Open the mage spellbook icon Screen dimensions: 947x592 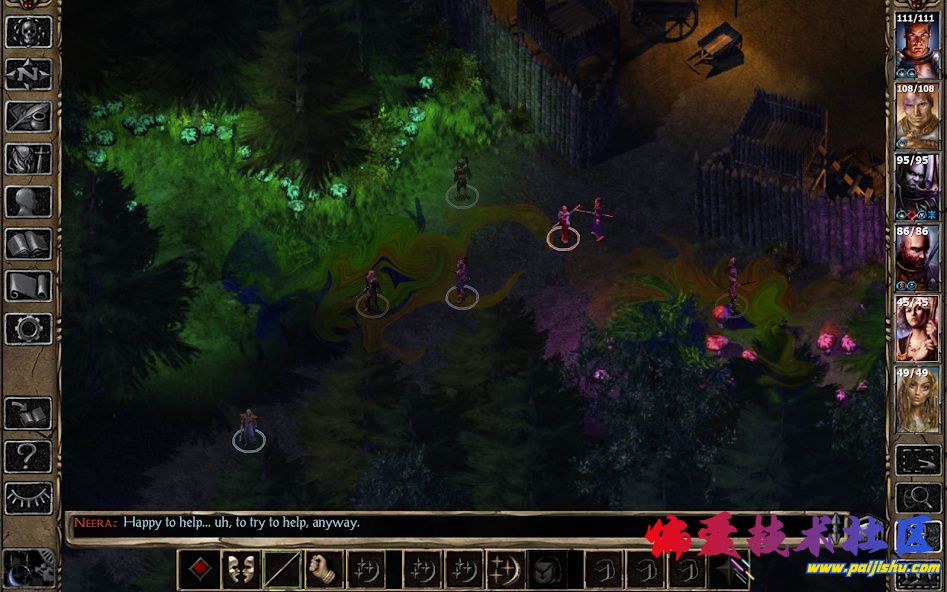28,243
